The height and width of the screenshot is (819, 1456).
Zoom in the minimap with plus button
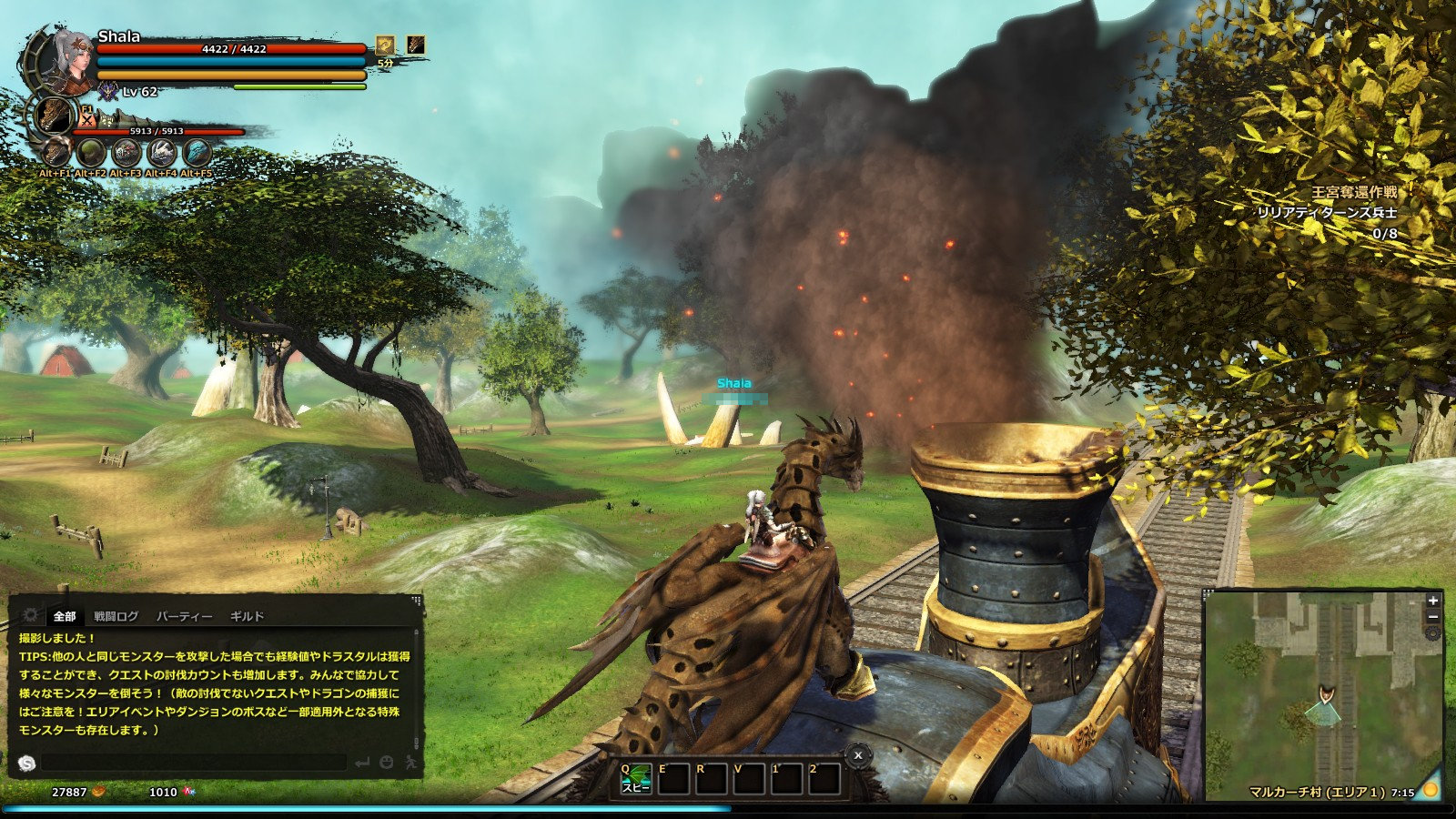[1433, 601]
